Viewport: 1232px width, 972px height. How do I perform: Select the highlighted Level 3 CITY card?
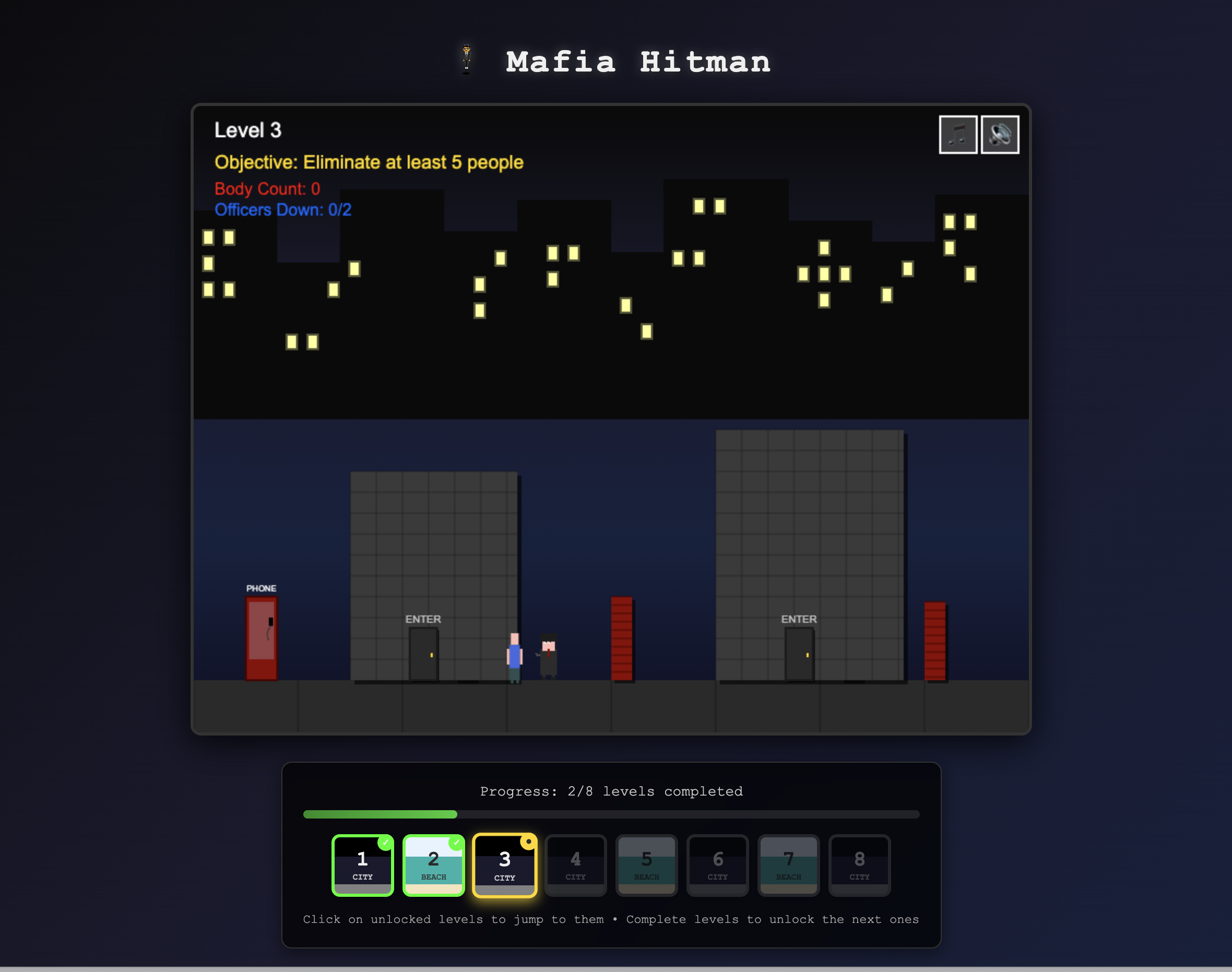[504, 866]
